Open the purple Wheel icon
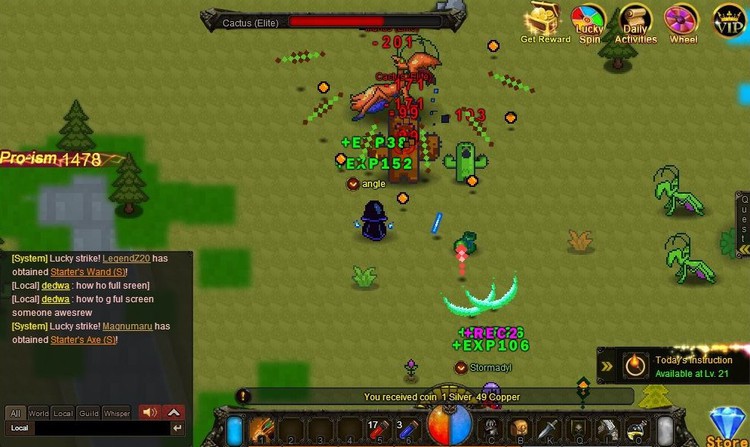Viewport: 750px width, 447px height. pos(683,21)
